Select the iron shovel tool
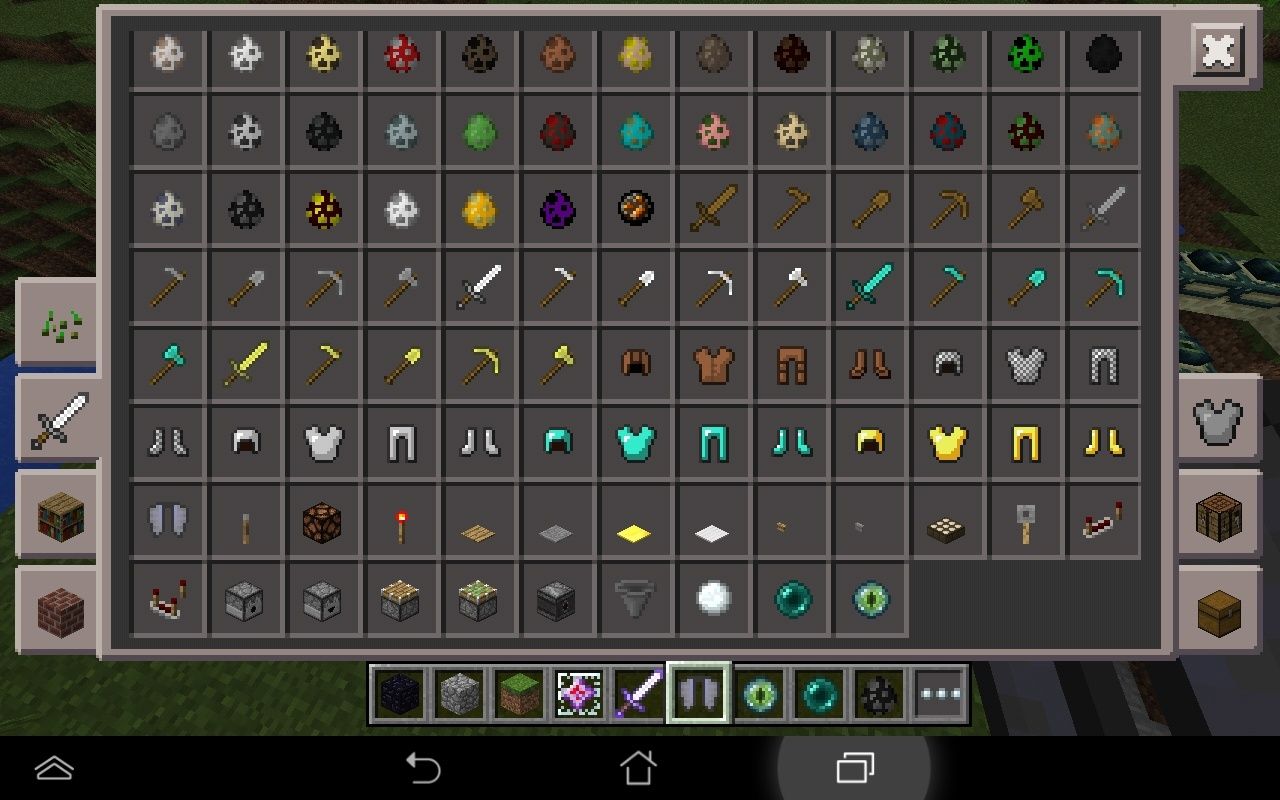 tap(636, 285)
